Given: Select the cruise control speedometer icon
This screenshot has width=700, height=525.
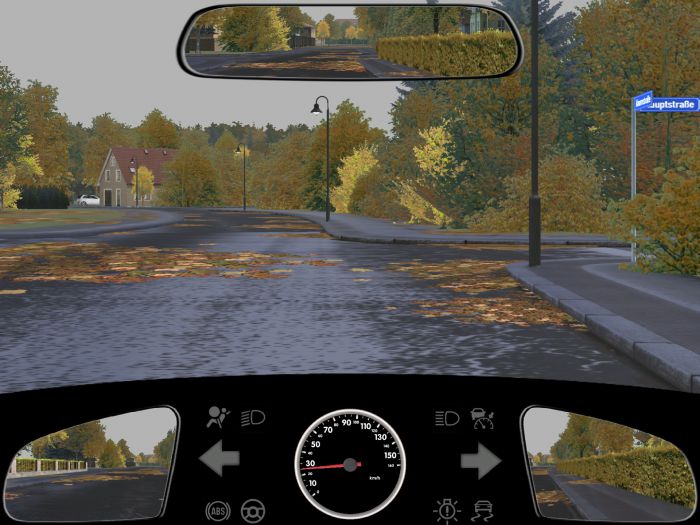Looking at the screenshot, I should click(x=483, y=418).
